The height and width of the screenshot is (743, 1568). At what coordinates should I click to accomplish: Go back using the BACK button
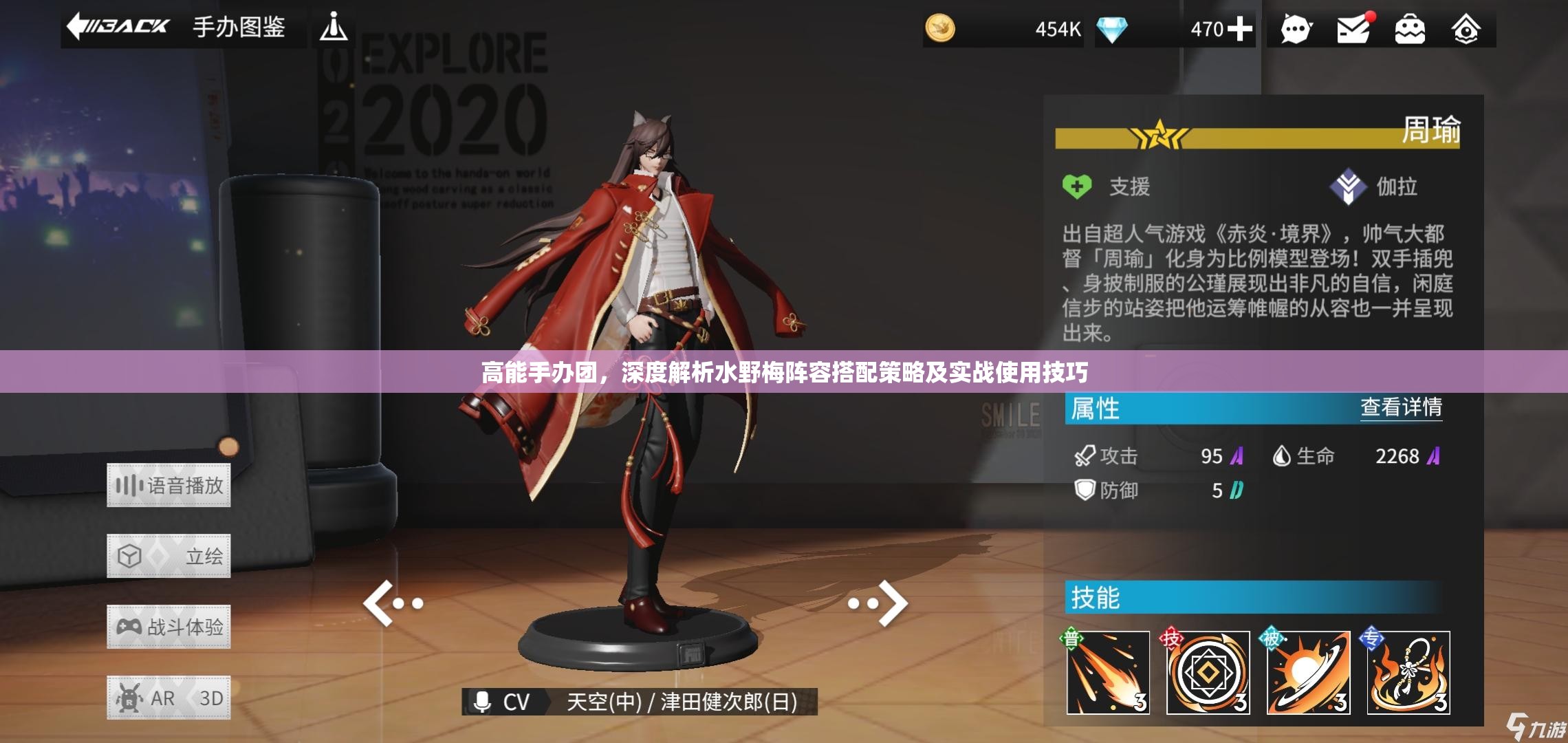point(118,28)
